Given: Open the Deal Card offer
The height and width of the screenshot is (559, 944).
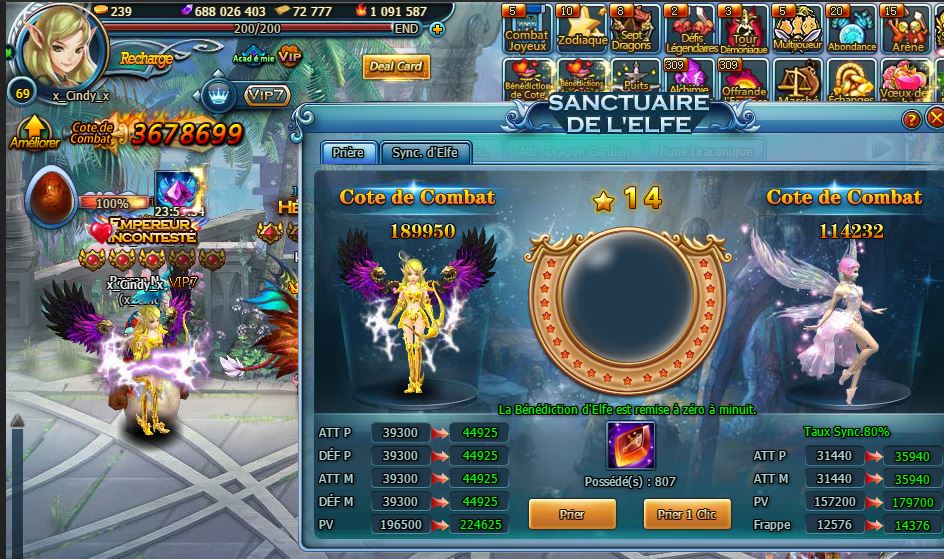Looking at the screenshot, I should (x=396, y=67).
